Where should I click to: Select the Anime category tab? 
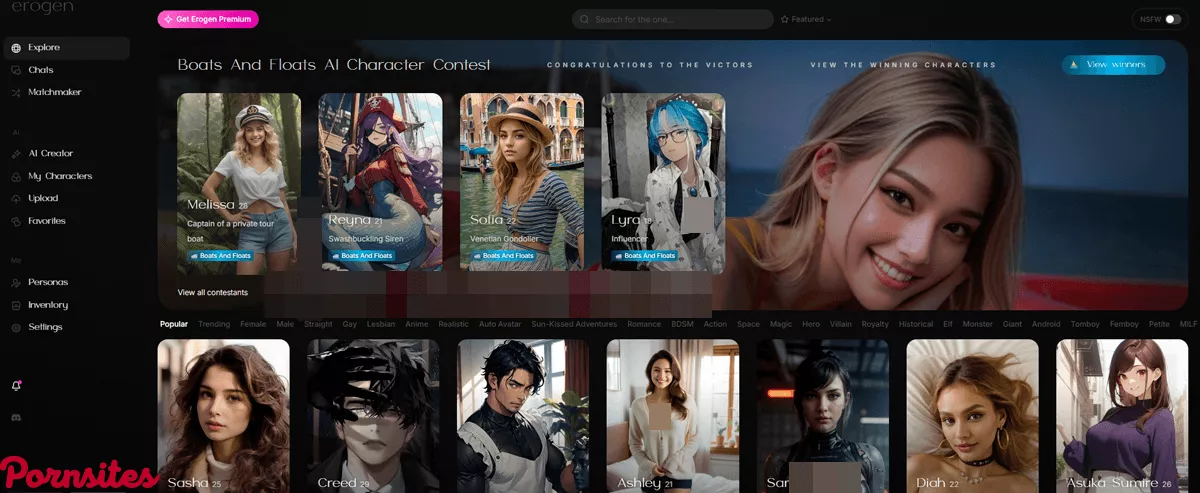[416, 324]
